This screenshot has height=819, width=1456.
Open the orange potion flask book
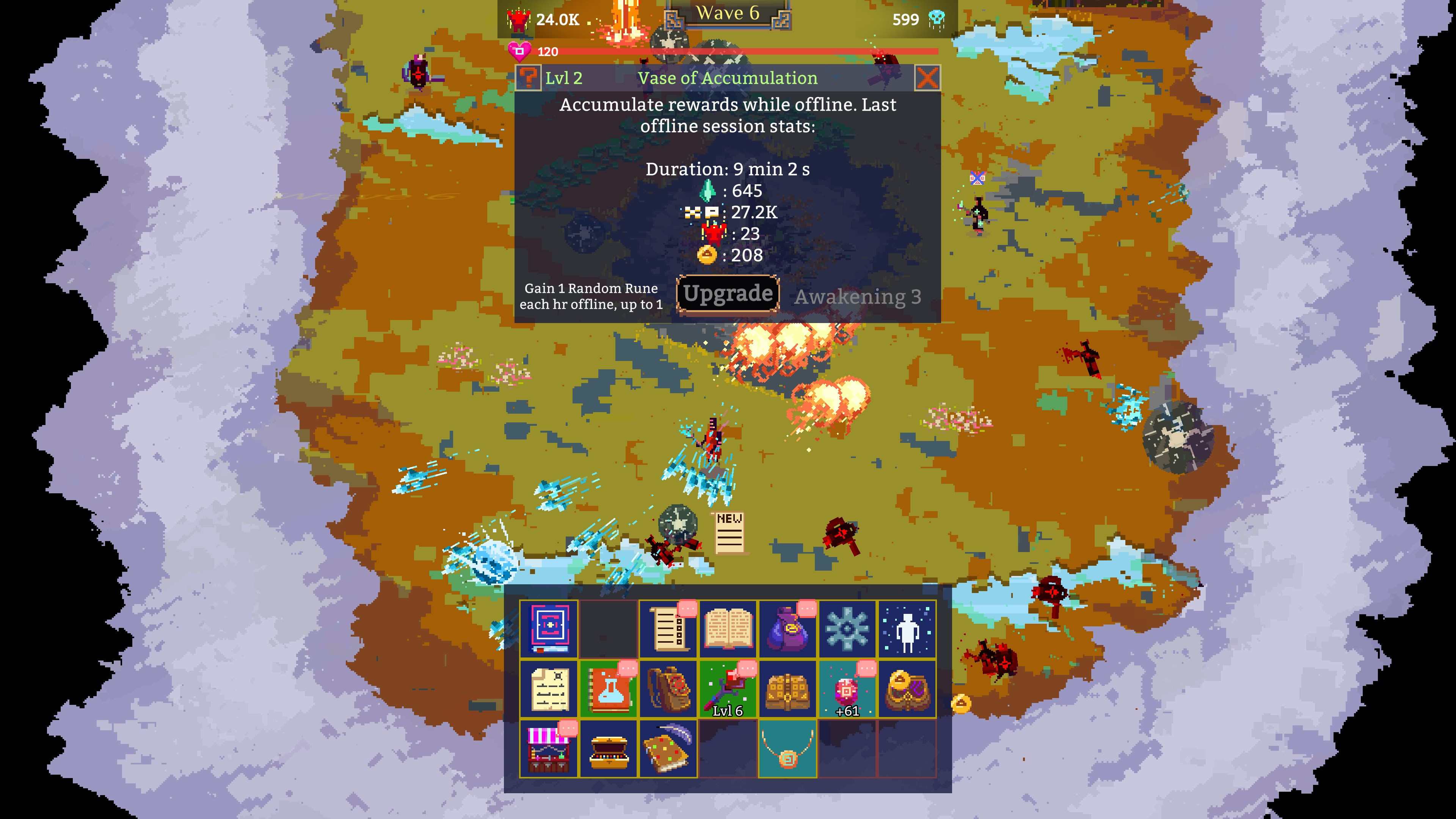point(609,689)
